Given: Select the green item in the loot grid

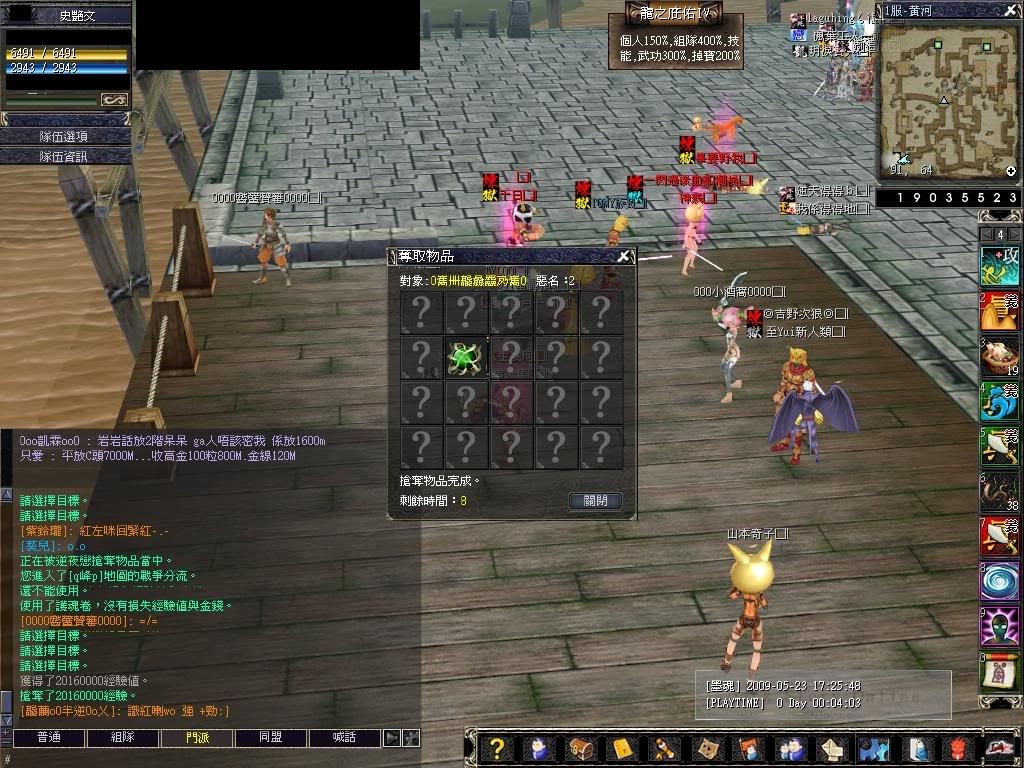Looking at the screenshot, I should coord(465,357).
